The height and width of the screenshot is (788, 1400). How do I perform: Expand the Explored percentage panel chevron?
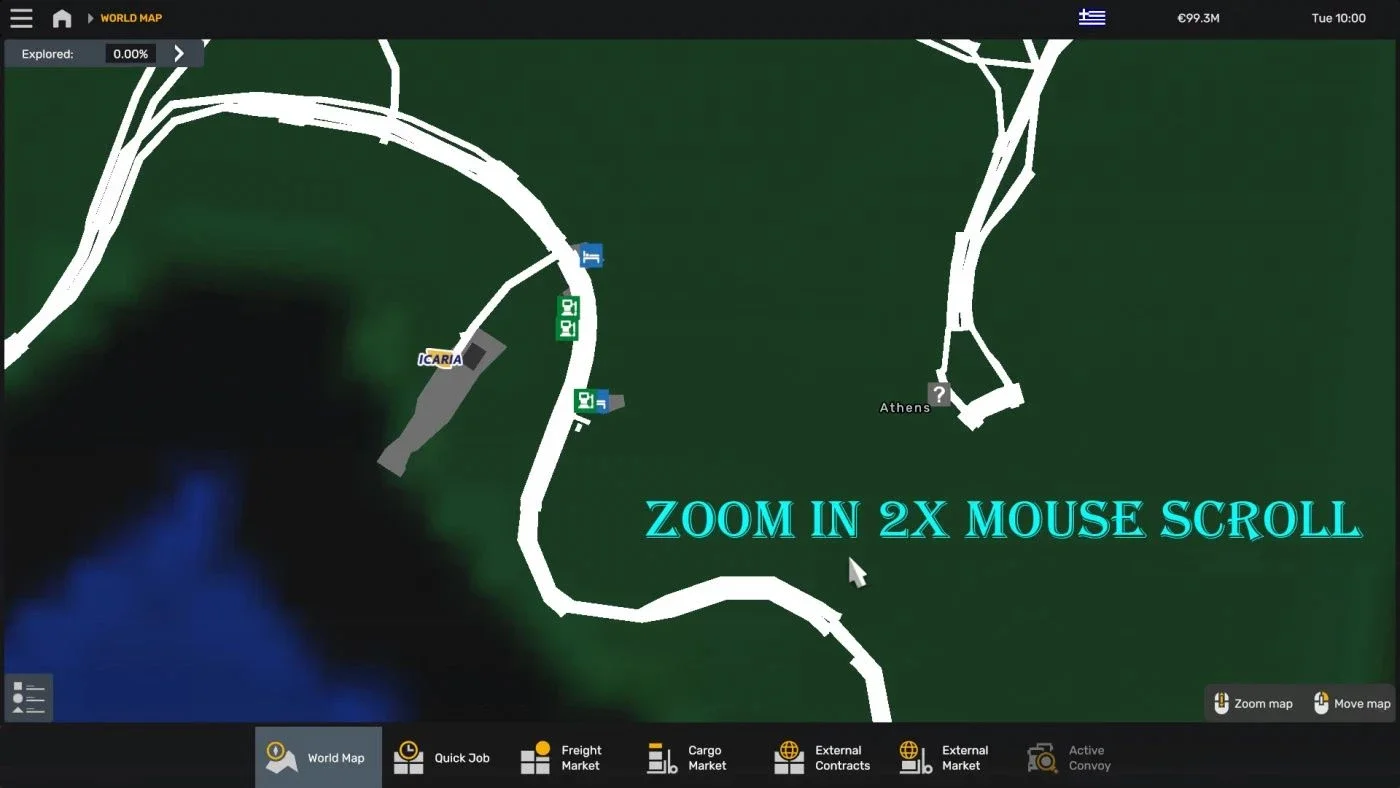pyautogui.click(x=179, y=53)
